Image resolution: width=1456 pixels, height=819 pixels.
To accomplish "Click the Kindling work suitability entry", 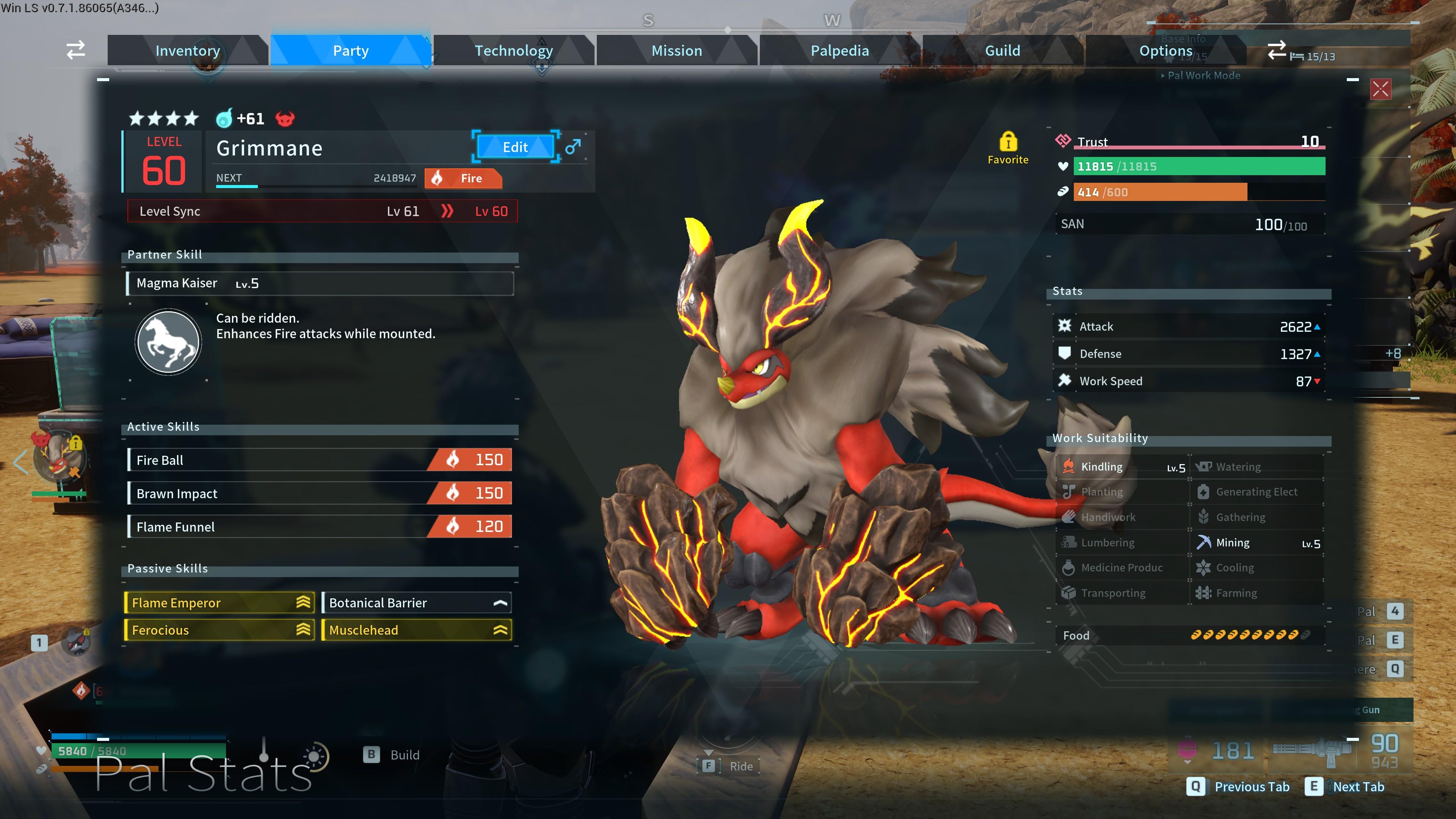I will tap(1122, 467).
